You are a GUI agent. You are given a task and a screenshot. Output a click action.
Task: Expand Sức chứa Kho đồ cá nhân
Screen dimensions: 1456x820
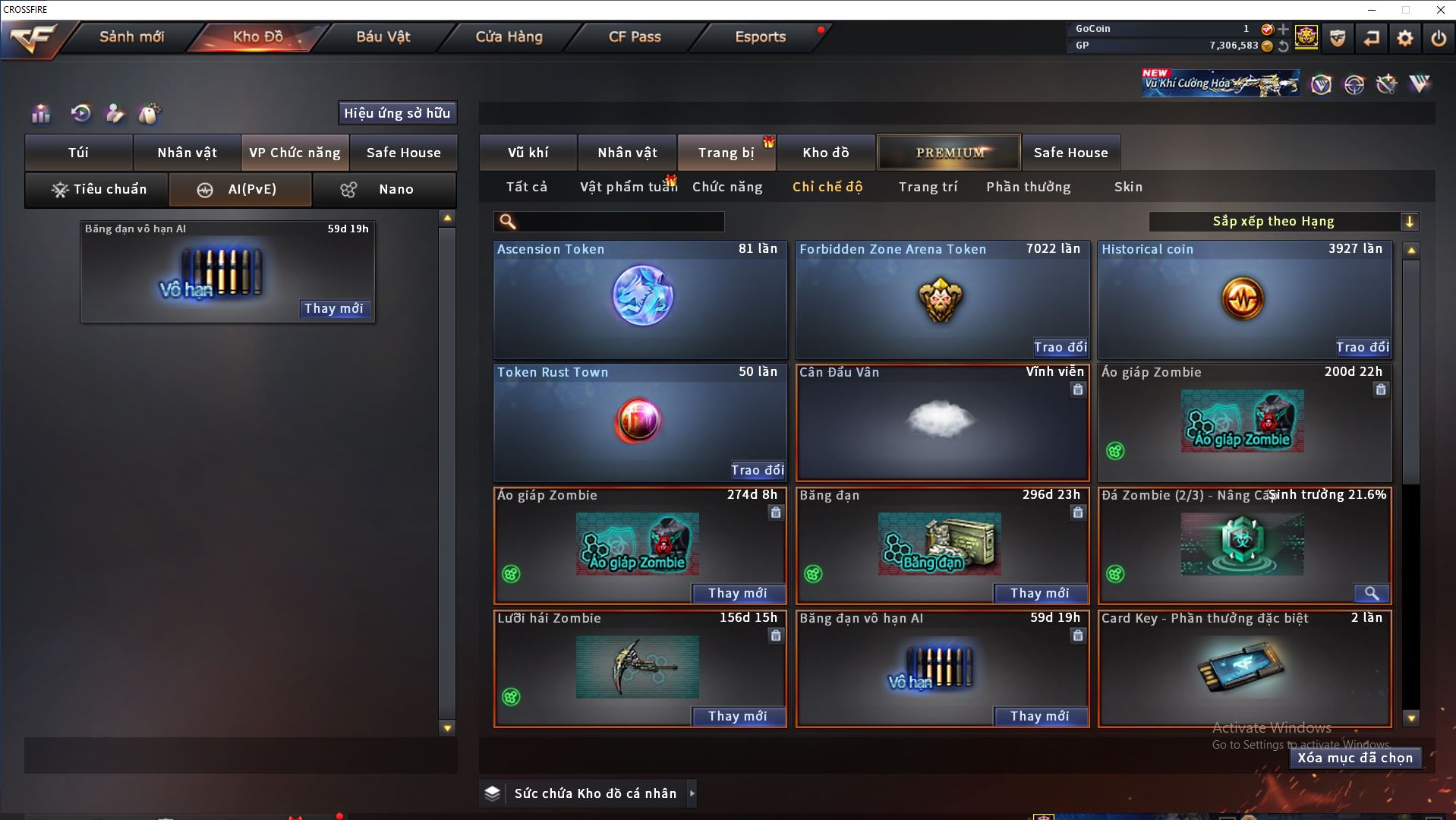pyautogui.click(x=692, y=793)
